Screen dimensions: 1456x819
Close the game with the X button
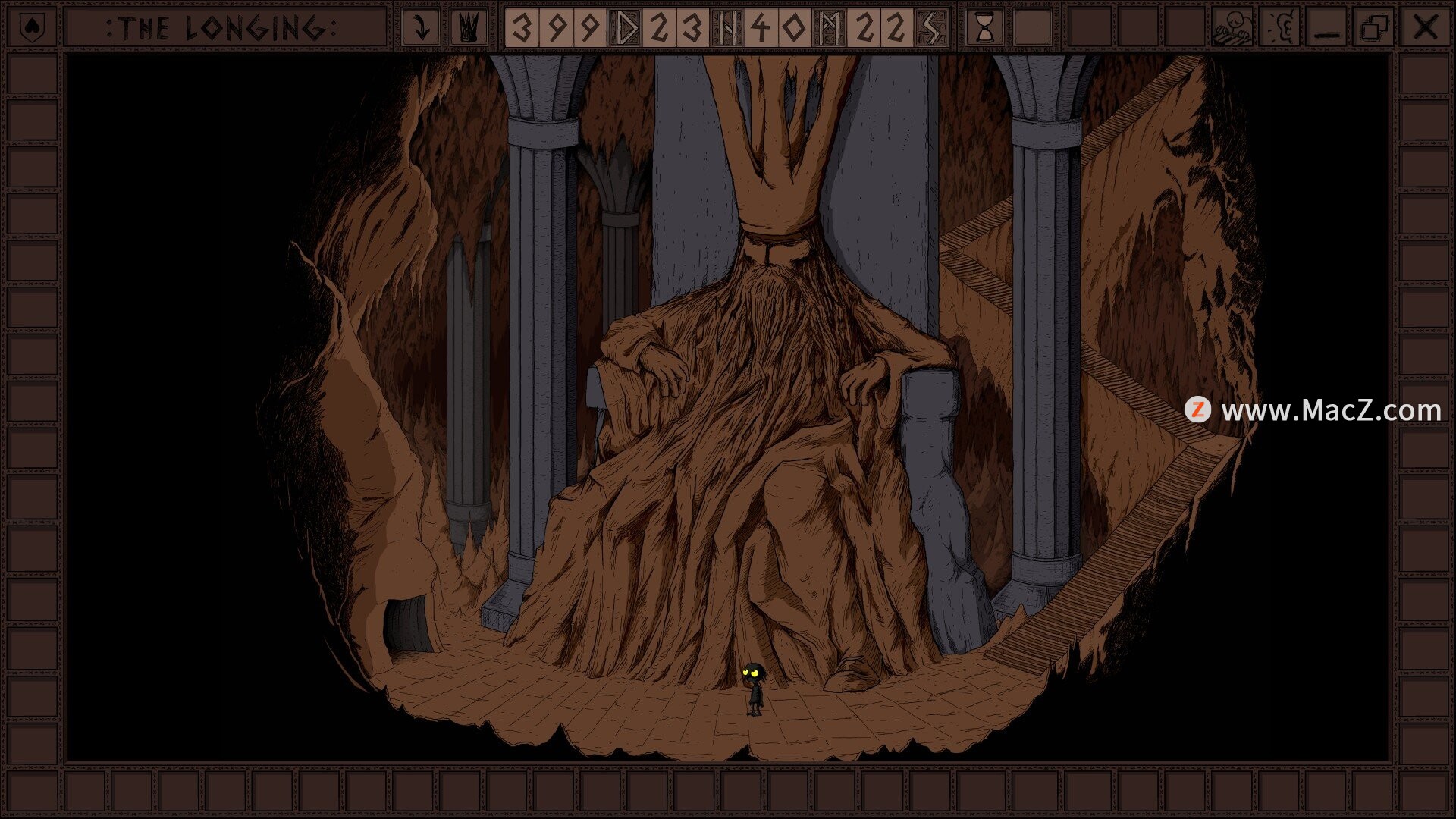pos(1425,28)
